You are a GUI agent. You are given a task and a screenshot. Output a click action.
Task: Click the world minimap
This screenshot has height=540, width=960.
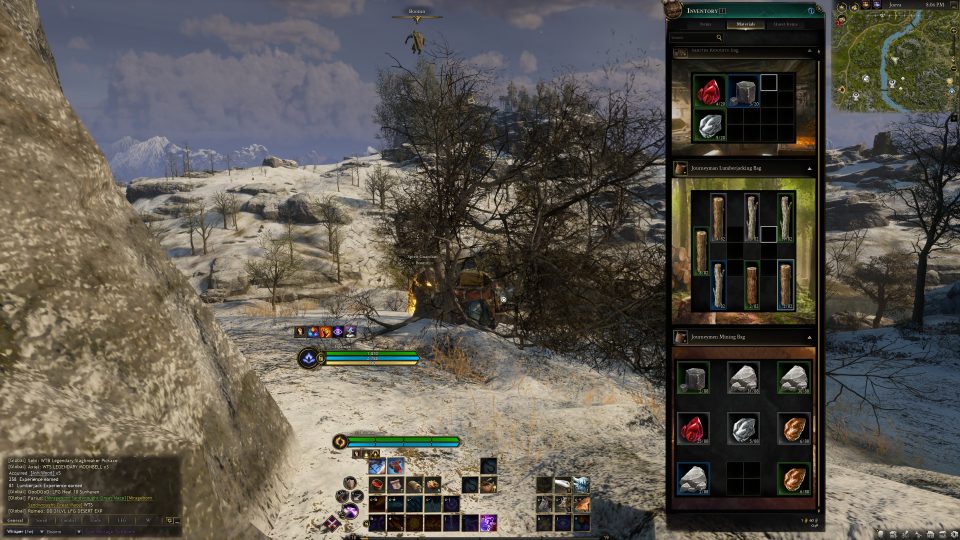coord(893,60)
